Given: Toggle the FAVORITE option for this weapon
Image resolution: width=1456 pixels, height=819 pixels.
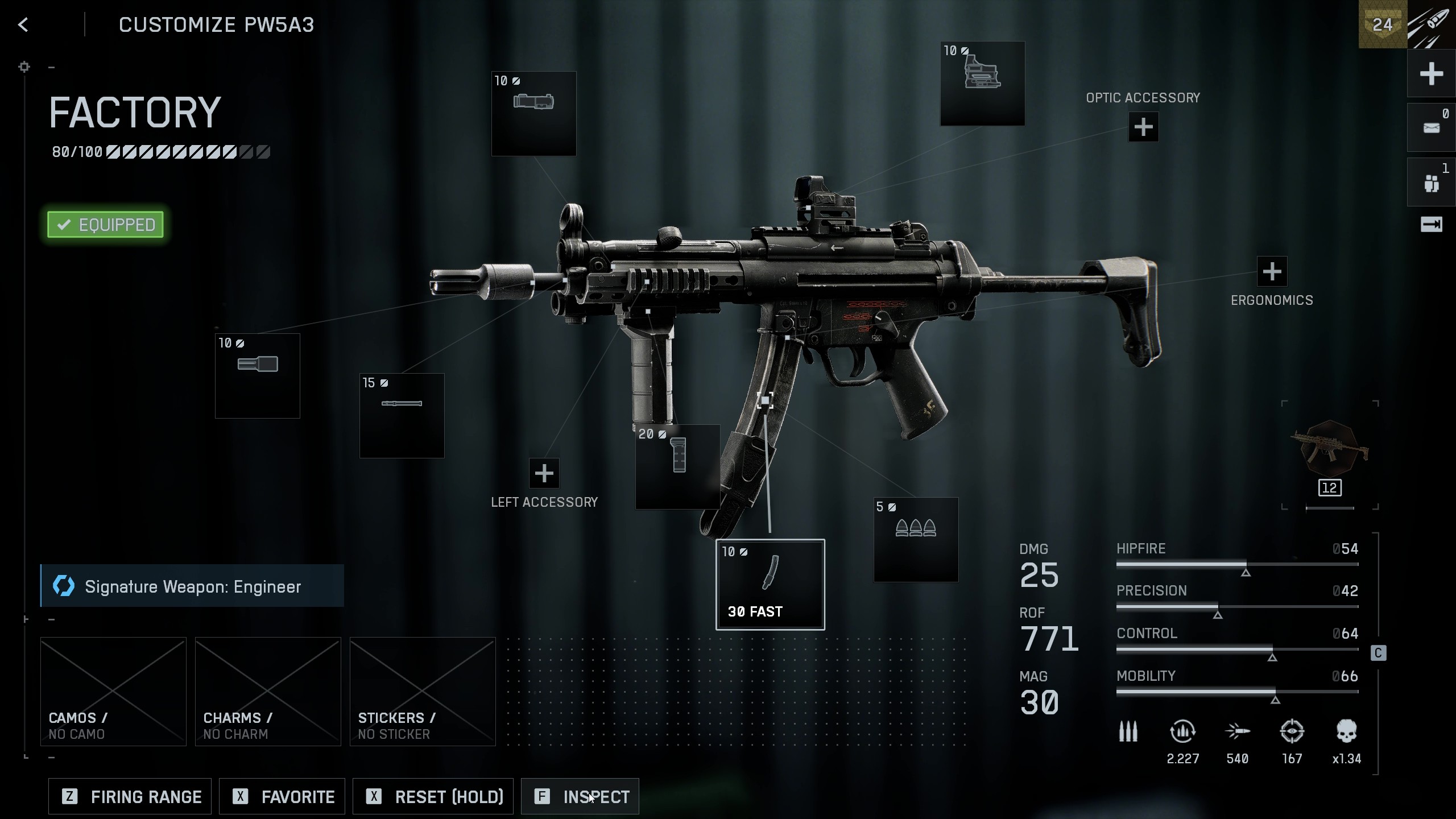Looking at the screenshot, I should (282, 796).
